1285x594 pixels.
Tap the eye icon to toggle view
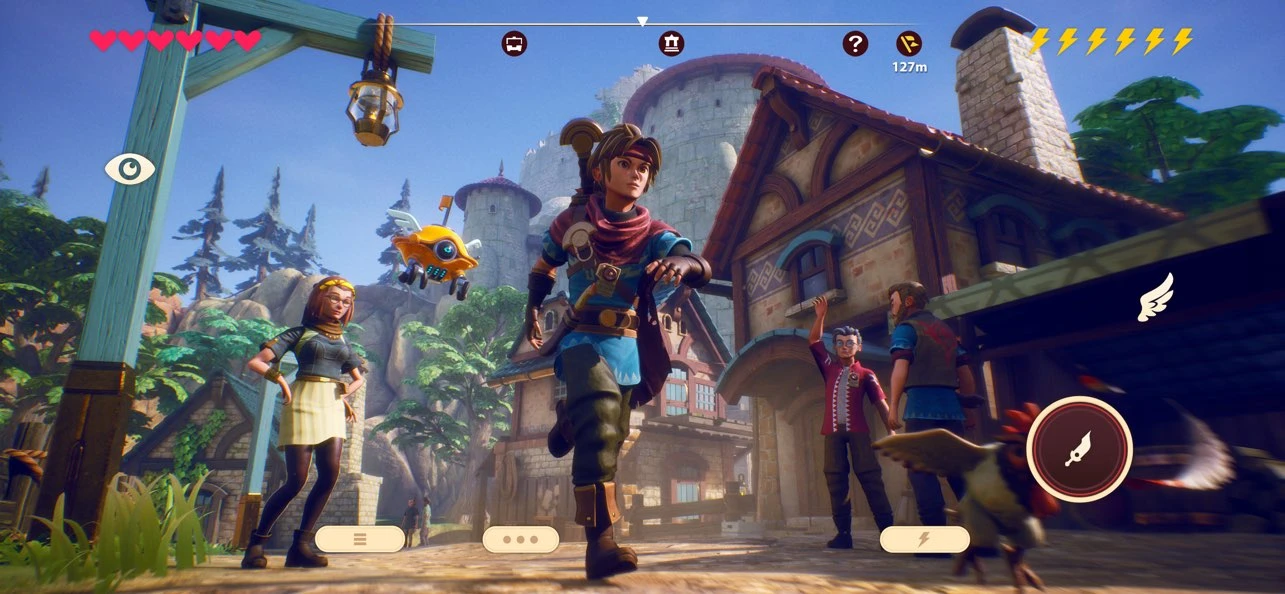pos(130,168)
